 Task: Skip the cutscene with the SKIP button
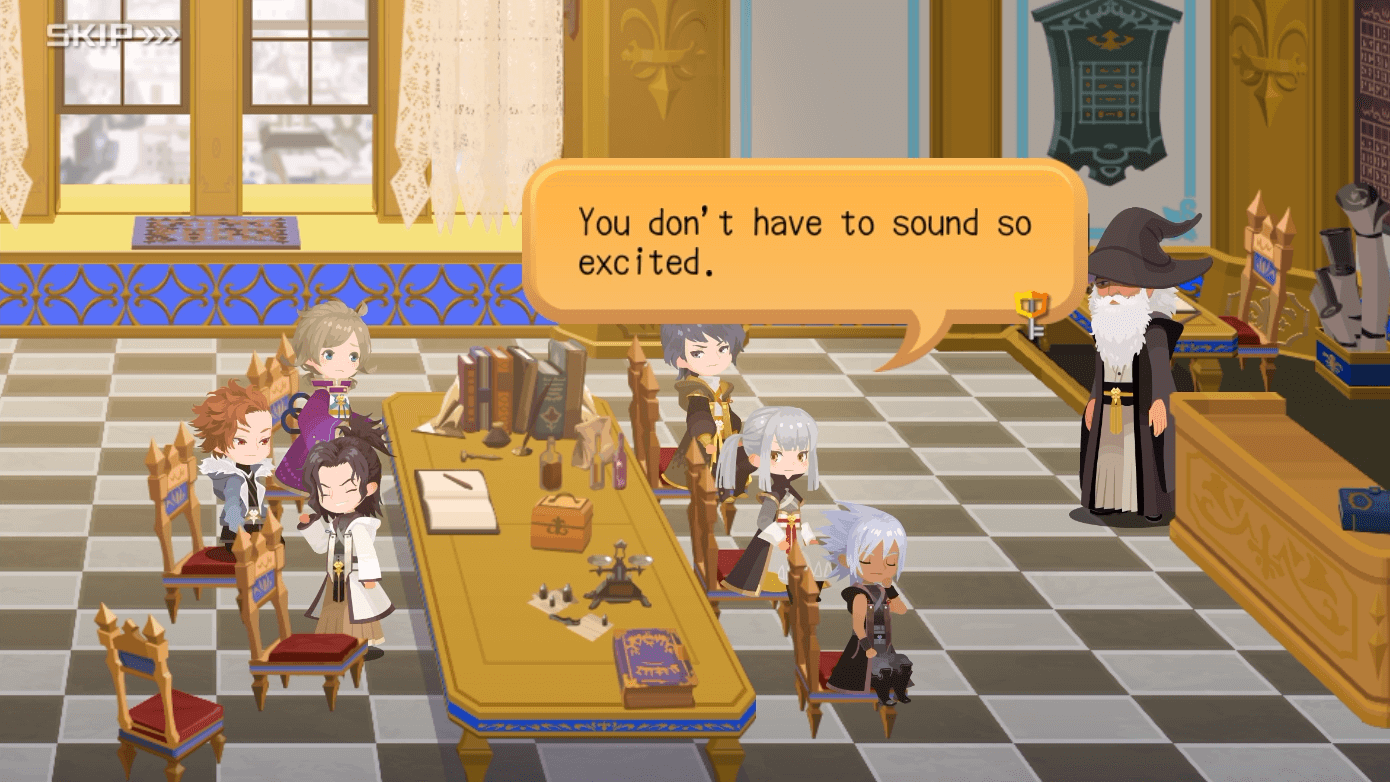(x=113, y=36)
